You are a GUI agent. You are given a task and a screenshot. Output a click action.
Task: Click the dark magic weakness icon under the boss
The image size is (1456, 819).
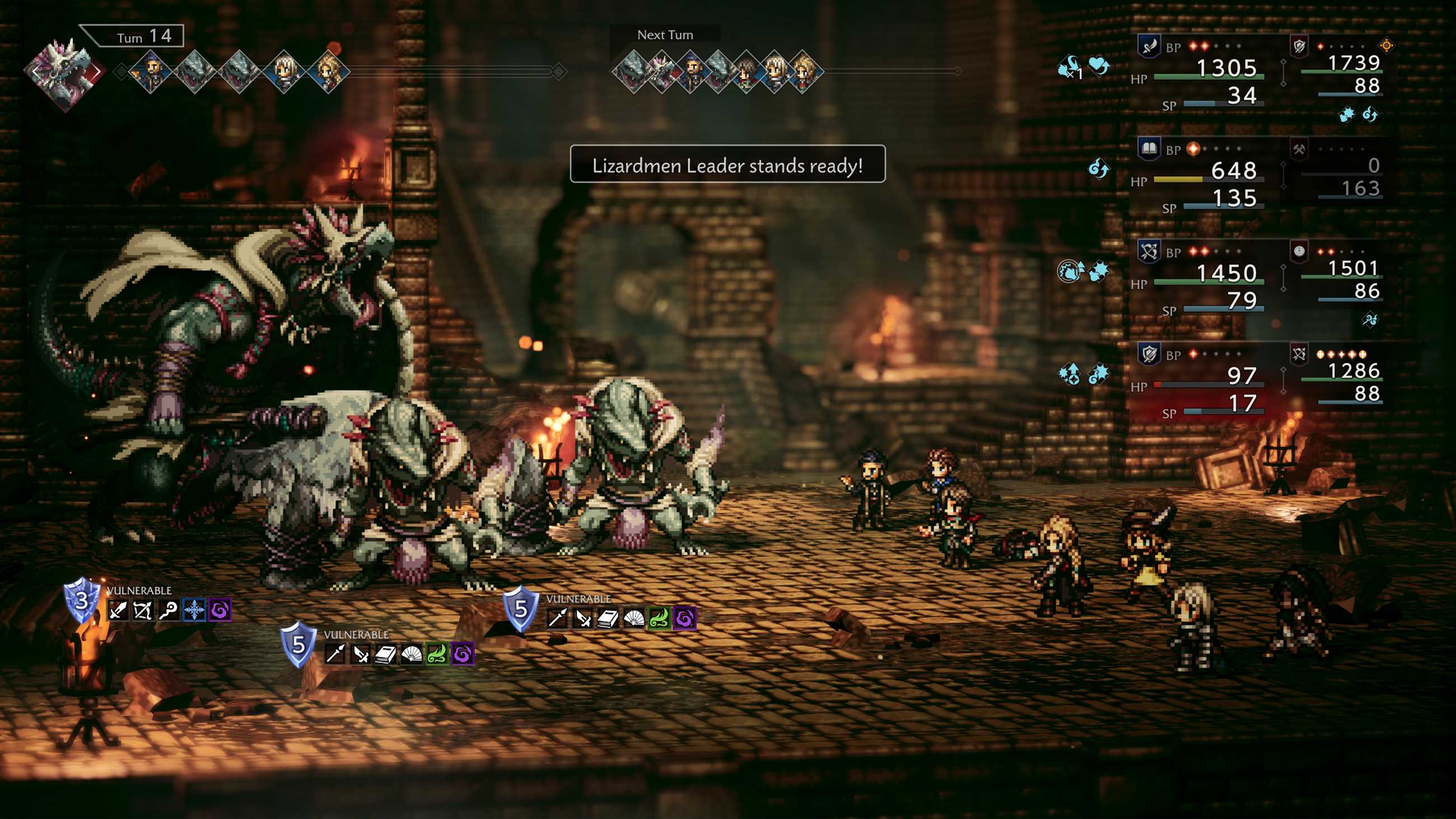pyautogui.click(x=220, y=610)
